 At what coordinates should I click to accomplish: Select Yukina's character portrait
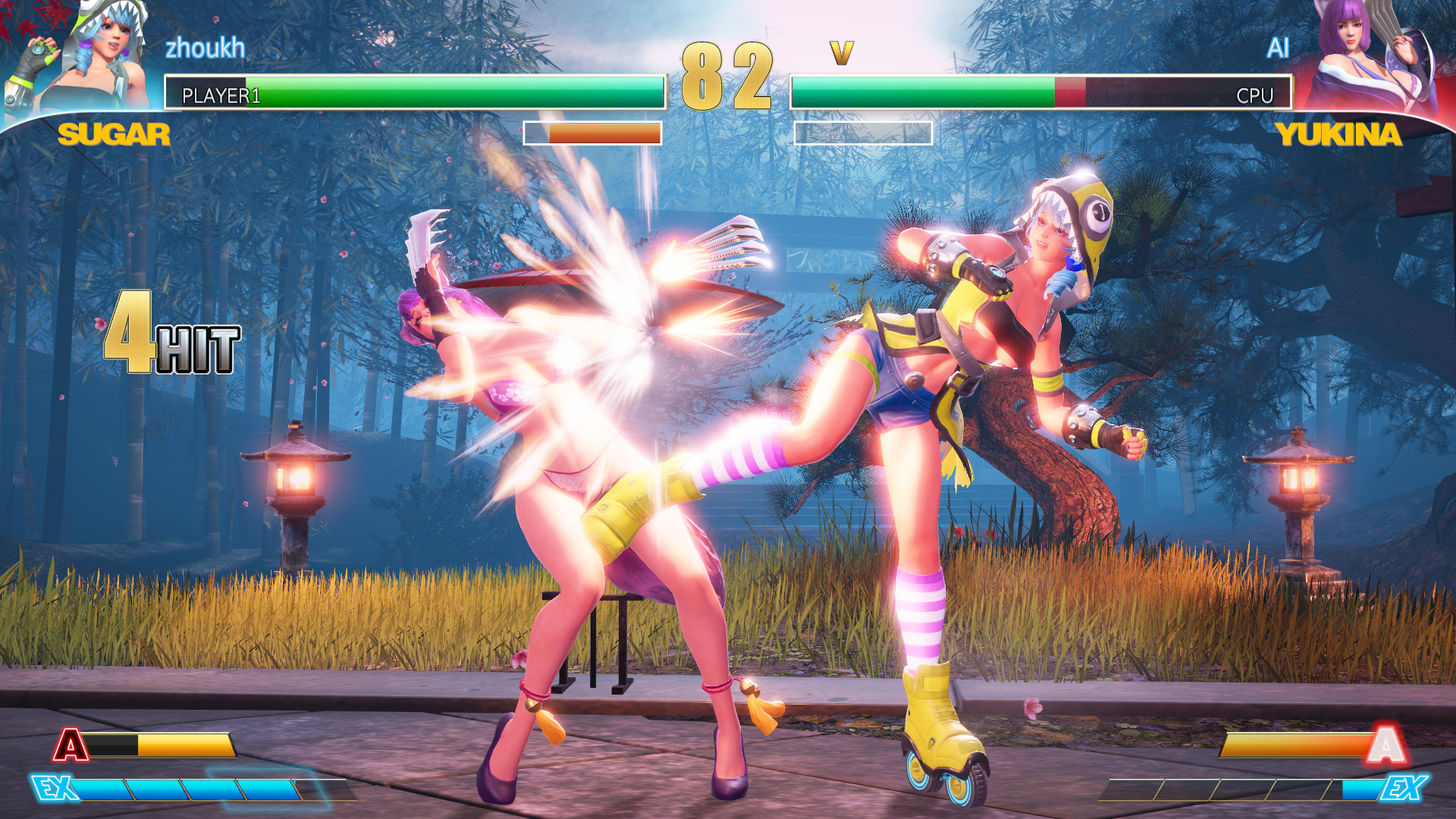[x=1373, y=57]
